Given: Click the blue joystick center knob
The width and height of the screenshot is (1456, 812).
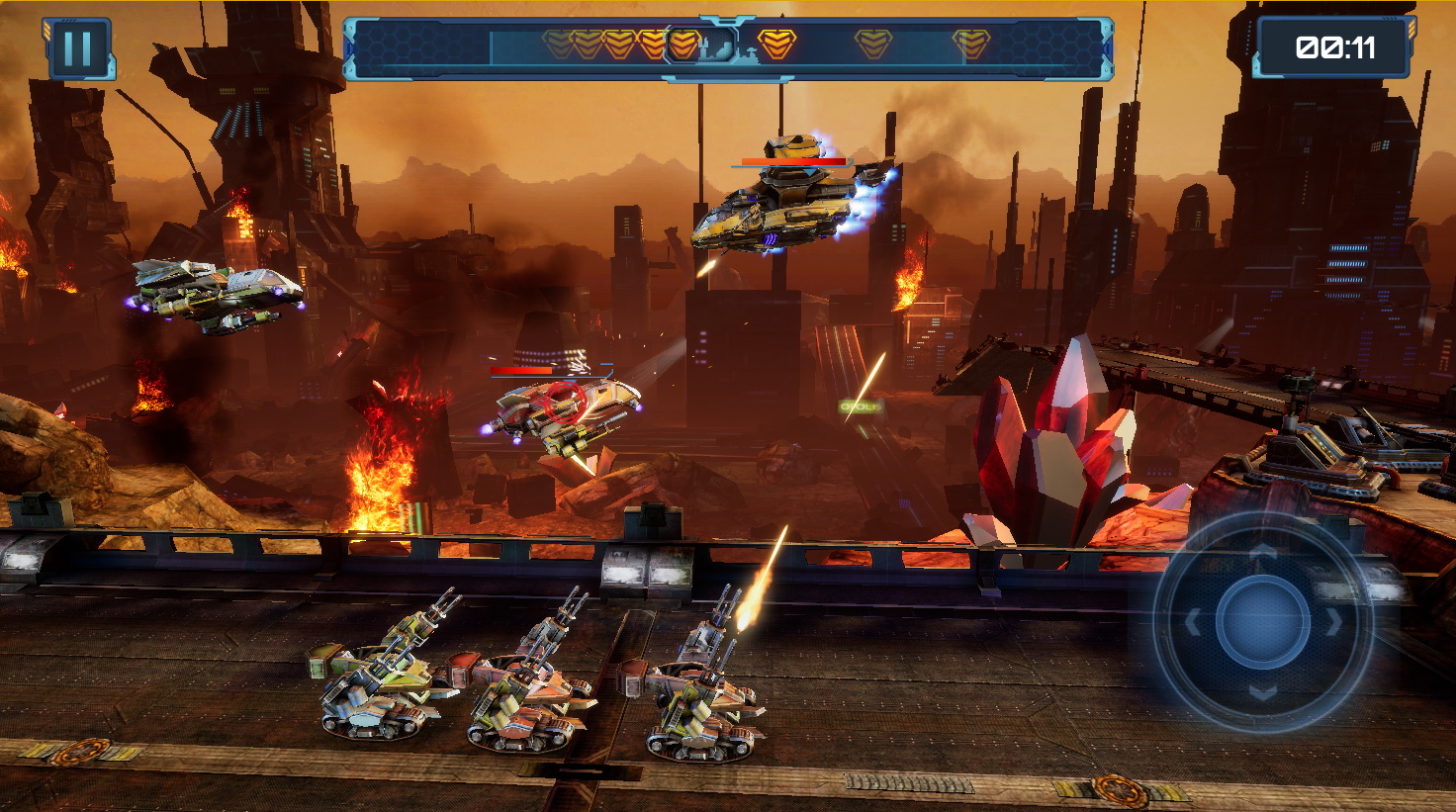Looking at the screenshot, I should [1263, 622].
